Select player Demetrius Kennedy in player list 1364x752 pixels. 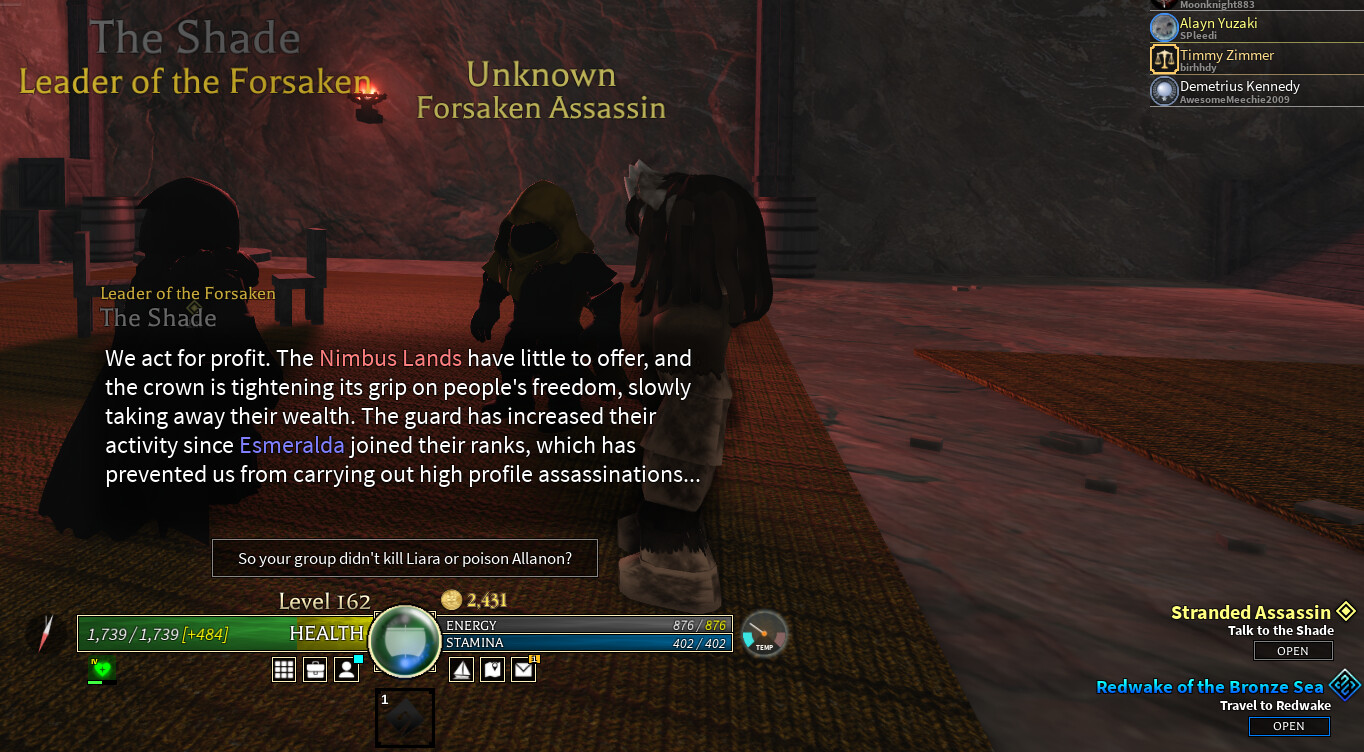click(x=1239, y=91)
